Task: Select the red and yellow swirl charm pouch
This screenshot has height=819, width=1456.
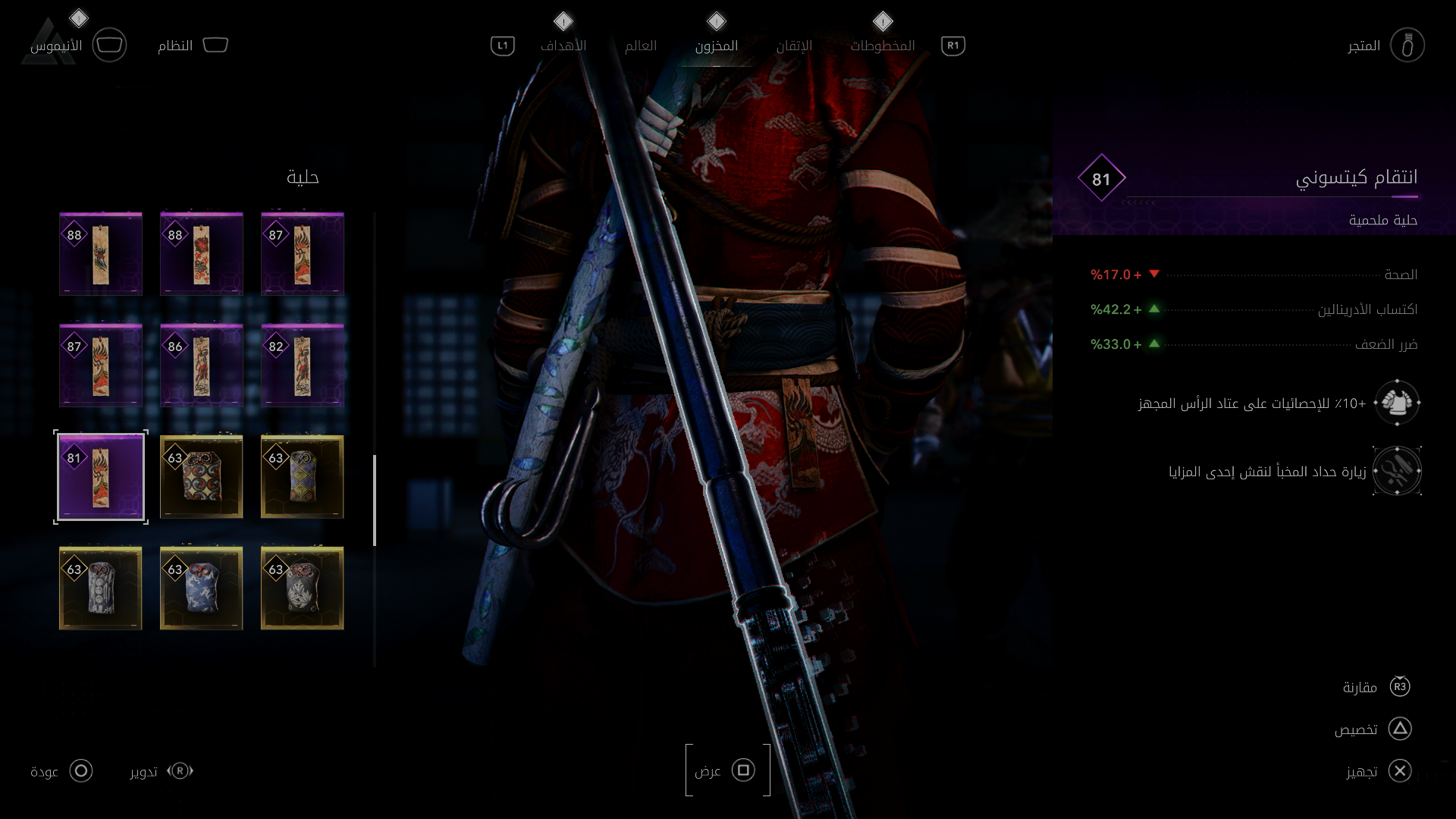Action: pyautogui.click(x=201, y=477)
